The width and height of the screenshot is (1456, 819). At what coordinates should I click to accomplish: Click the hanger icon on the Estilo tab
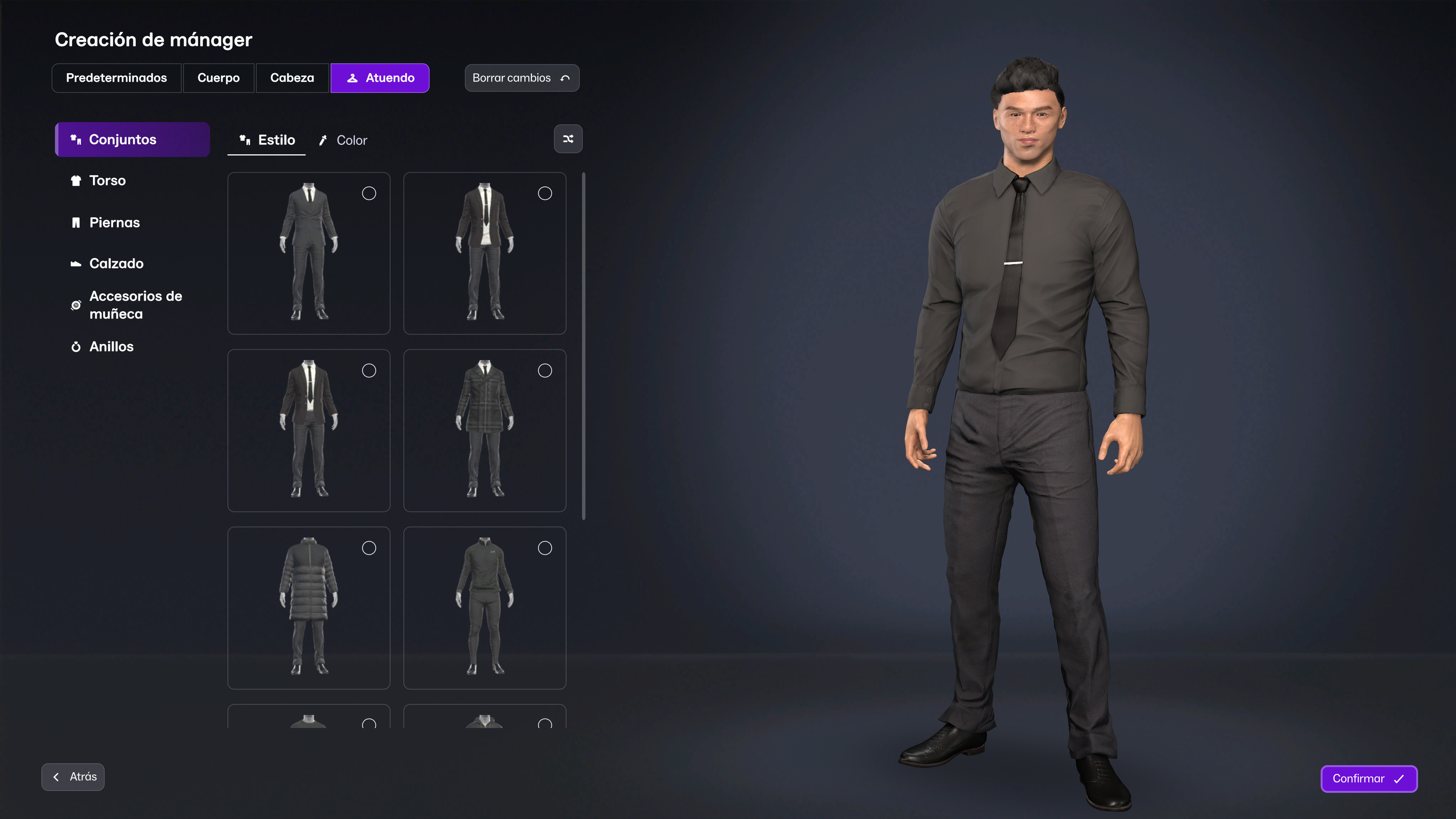[245, 140]
